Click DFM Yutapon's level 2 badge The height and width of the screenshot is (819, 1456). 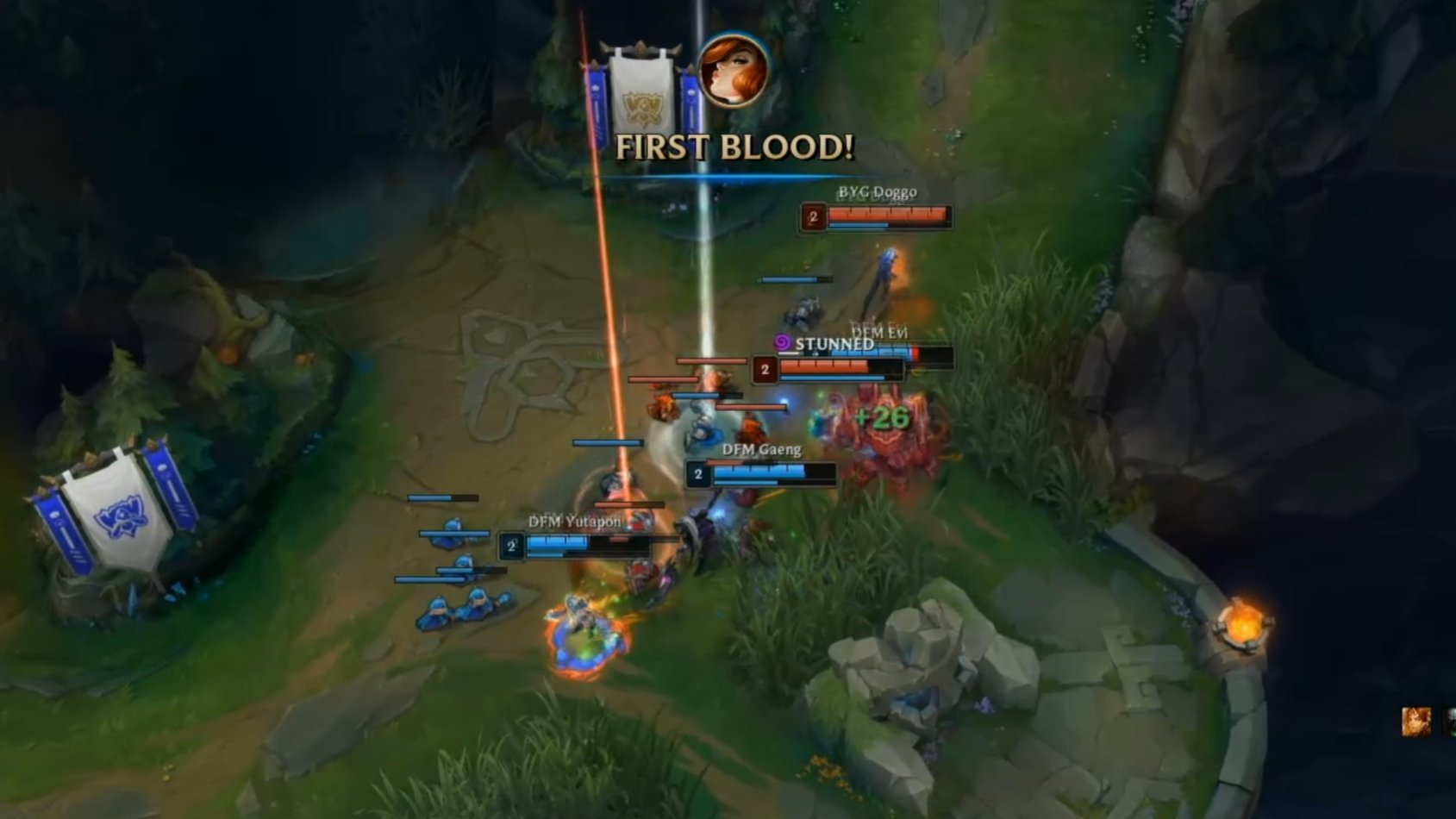512,544
